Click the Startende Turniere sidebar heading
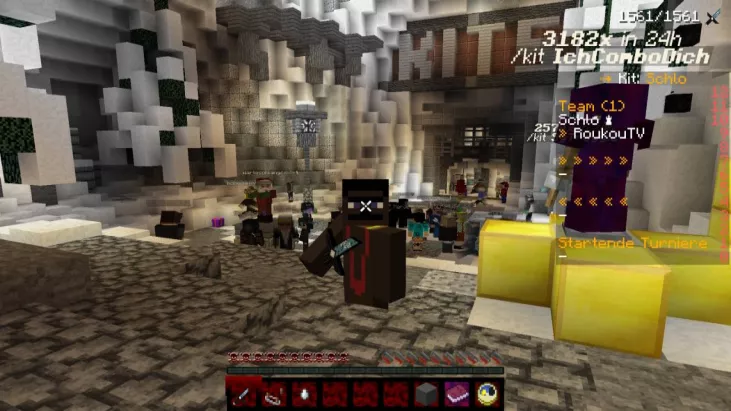The width and height of the screenshot is (731, 411). tap(632, 243)
